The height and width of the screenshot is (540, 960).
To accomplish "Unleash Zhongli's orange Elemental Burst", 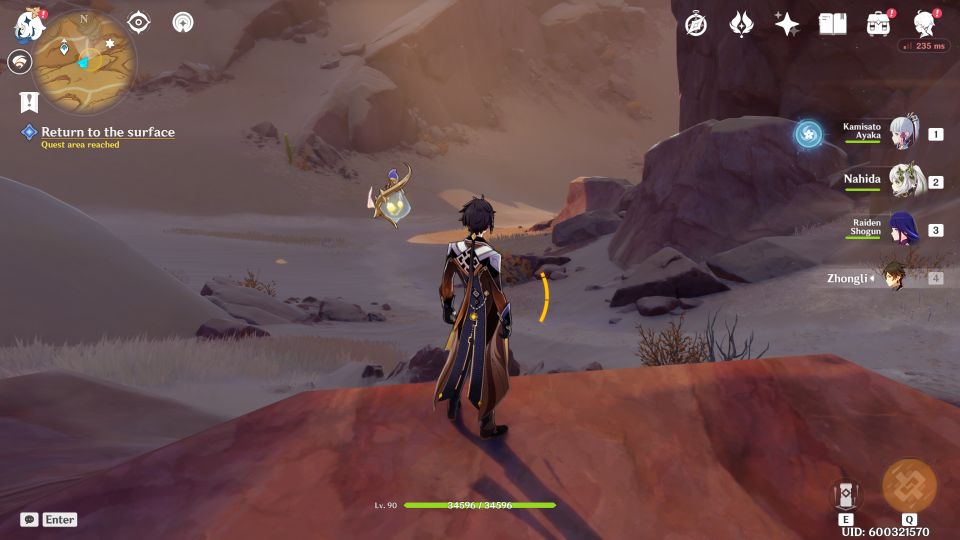I will 909,487.
